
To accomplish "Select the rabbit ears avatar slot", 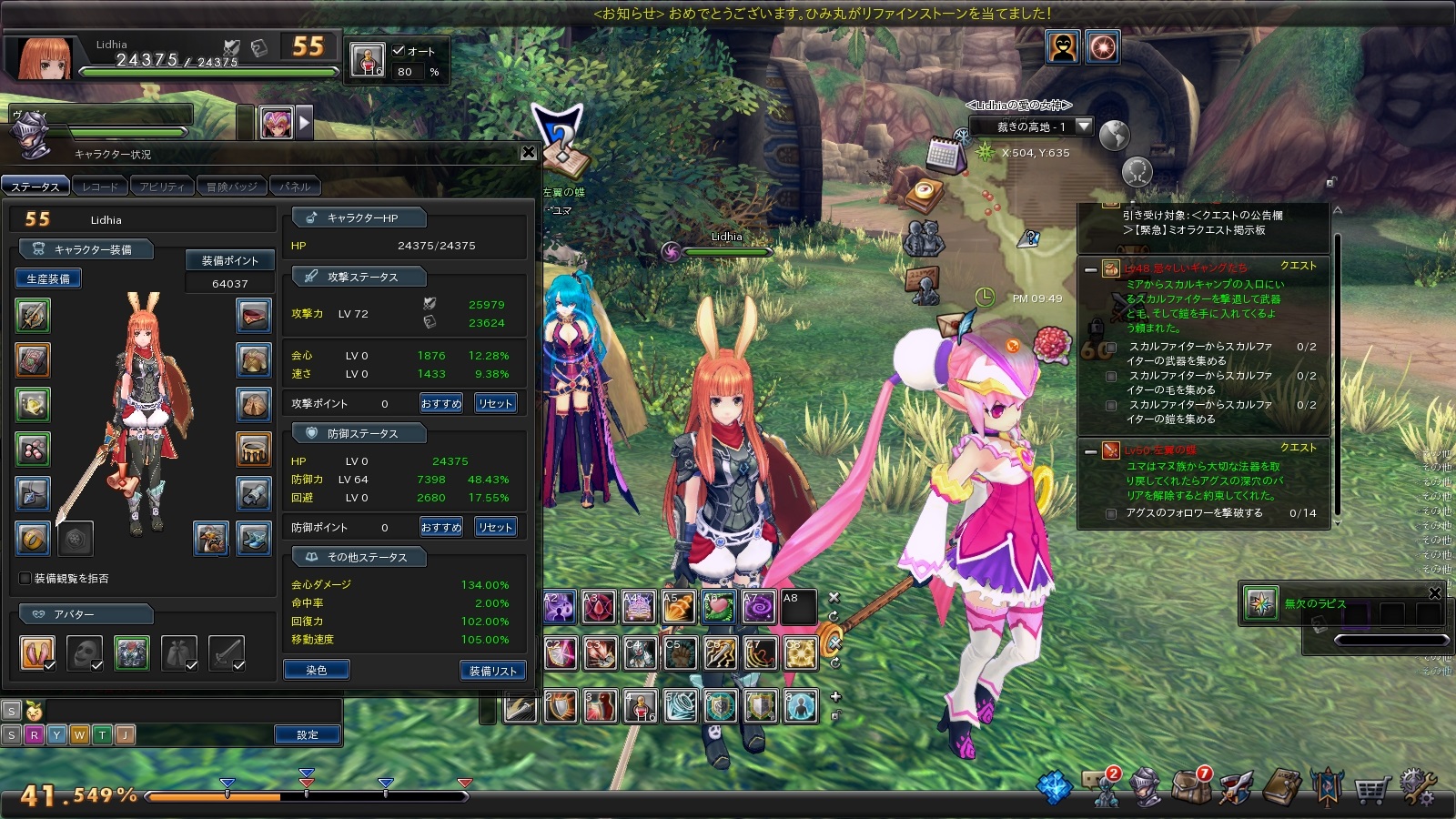I will click(37, 652).
